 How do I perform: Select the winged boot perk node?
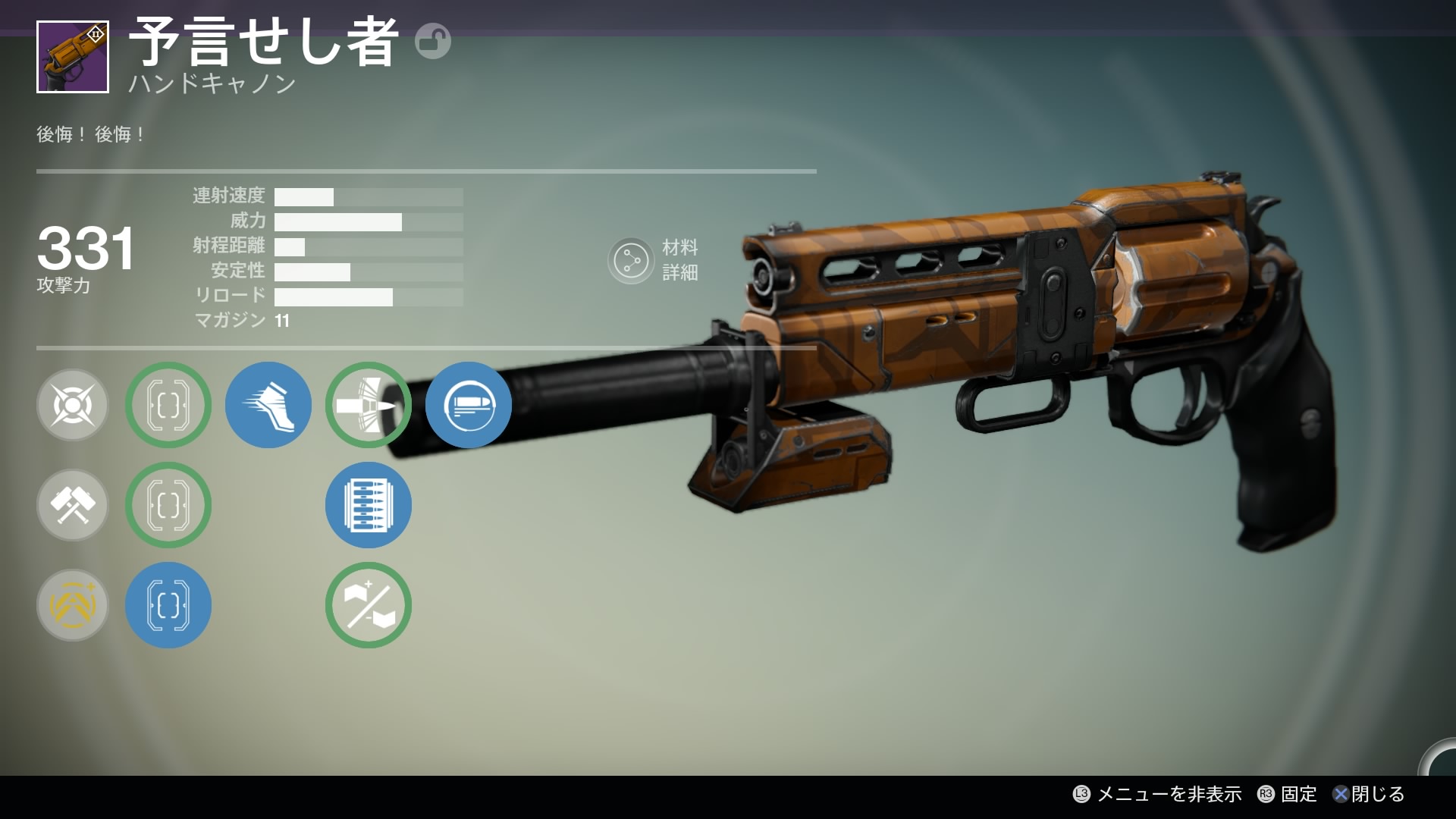[x=268, y=405]
